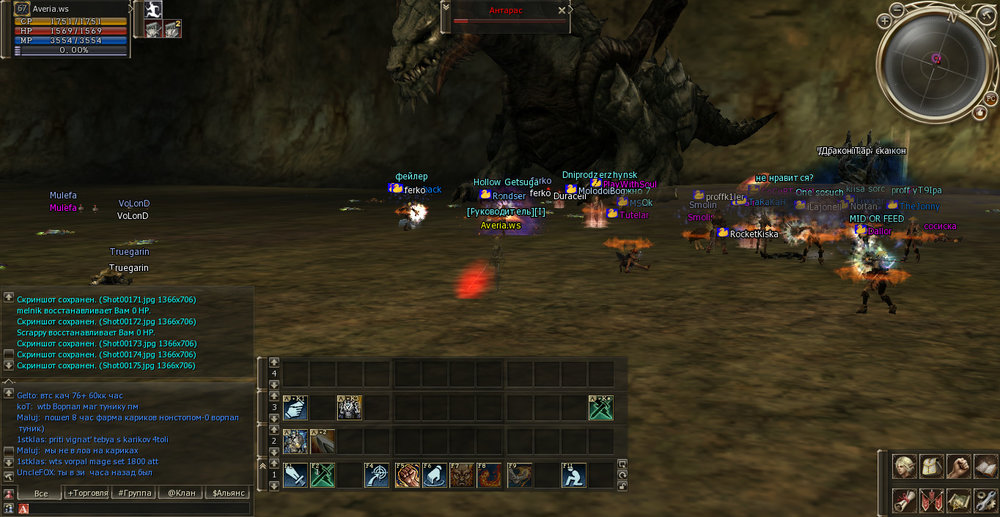Close the Антарас target window

pos(563,9)
